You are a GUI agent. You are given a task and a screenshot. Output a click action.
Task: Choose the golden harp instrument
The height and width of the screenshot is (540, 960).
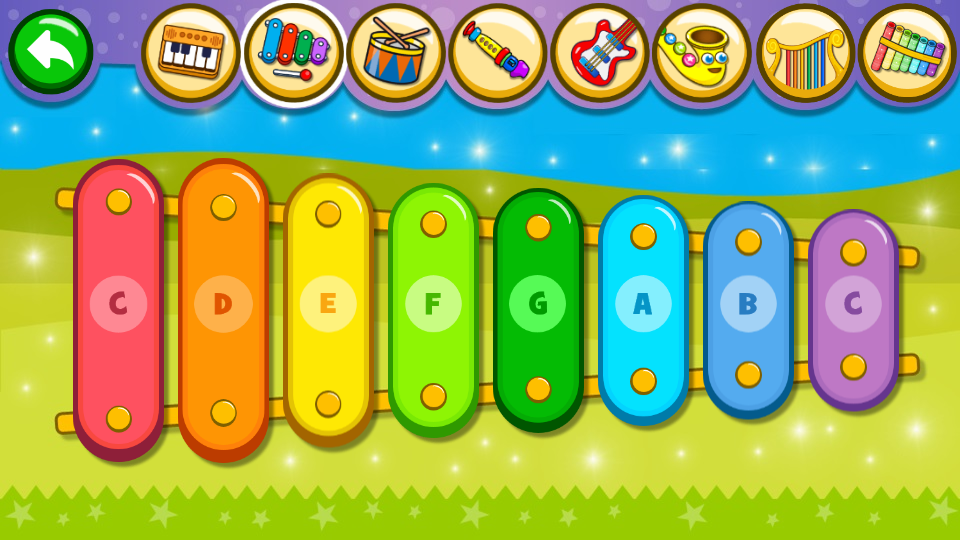pos(804,52)
